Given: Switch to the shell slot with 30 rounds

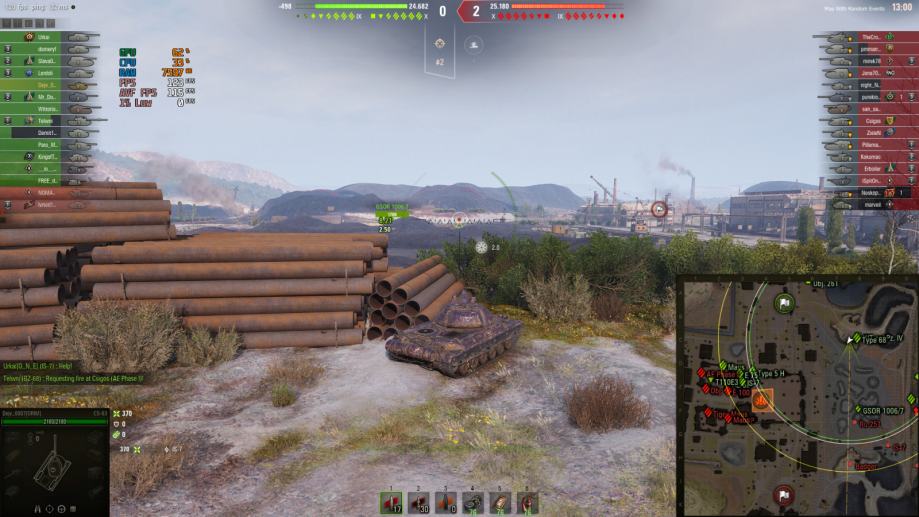Looking at the screenshot, I should 418,503.
